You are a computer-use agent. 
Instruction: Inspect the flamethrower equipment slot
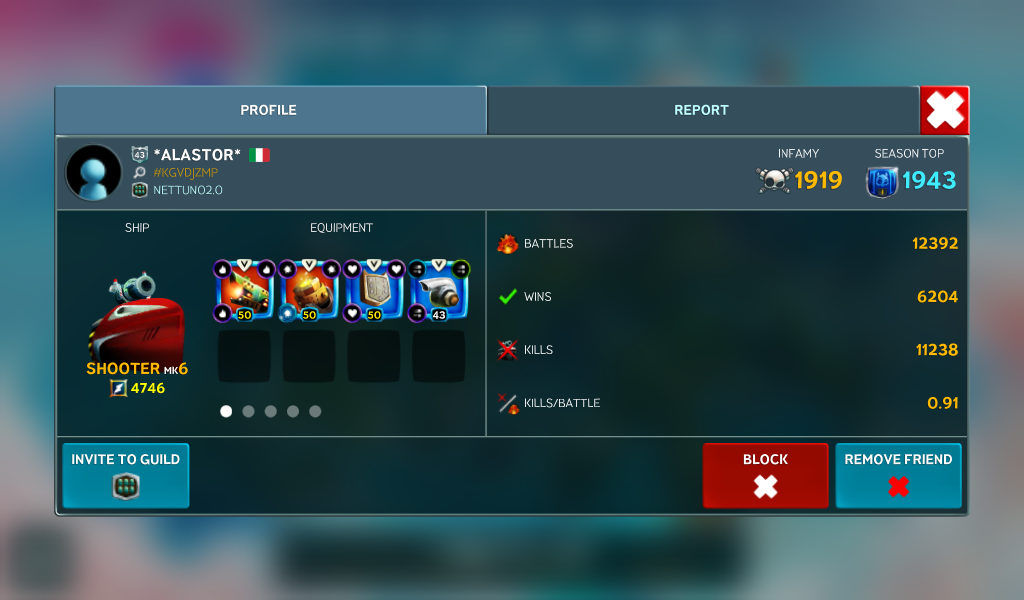(x=243, y=292)
